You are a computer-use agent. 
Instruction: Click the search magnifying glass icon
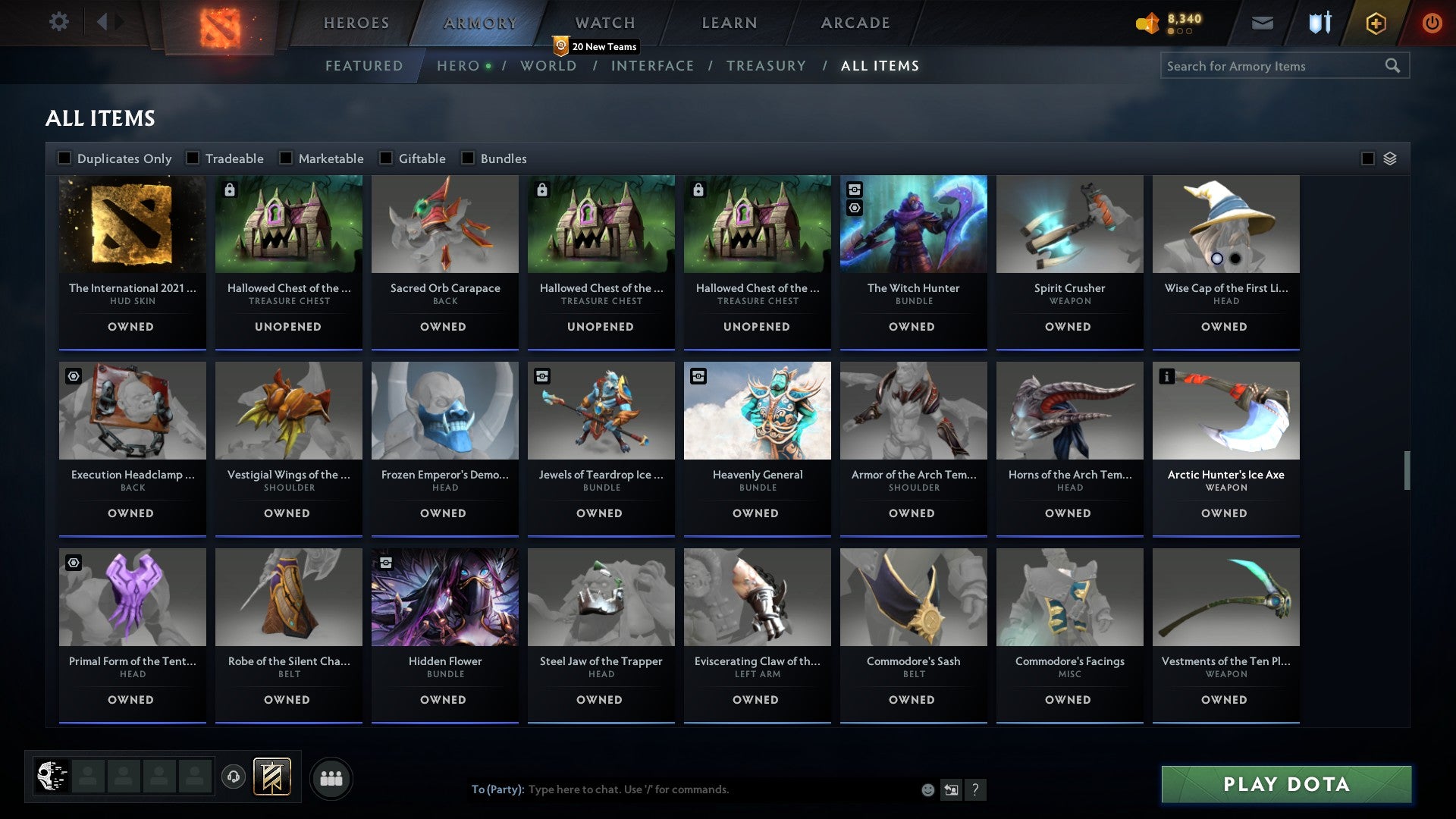[x=1395, y=66]
